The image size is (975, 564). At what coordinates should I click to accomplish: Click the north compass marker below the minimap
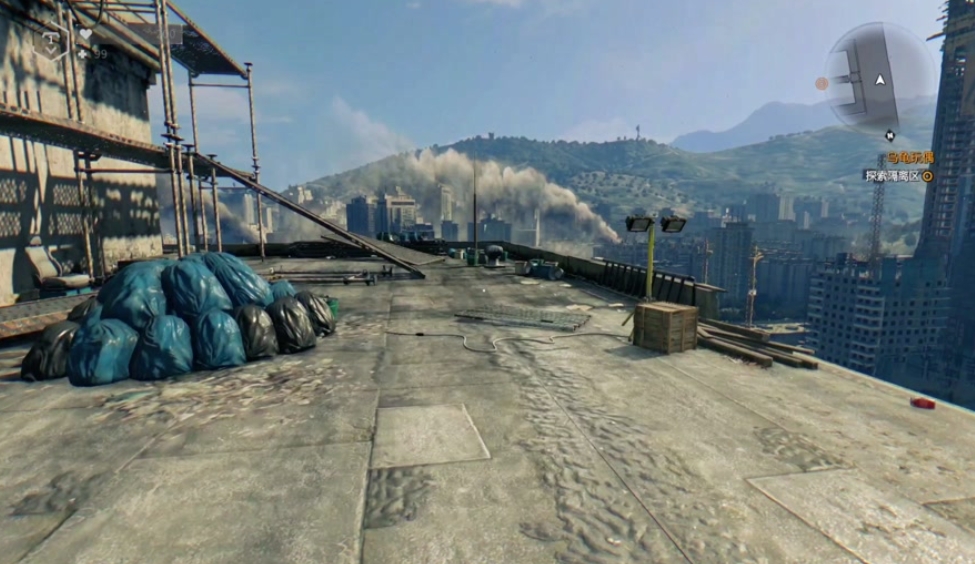pyautogui.click(x=890, y=136)
